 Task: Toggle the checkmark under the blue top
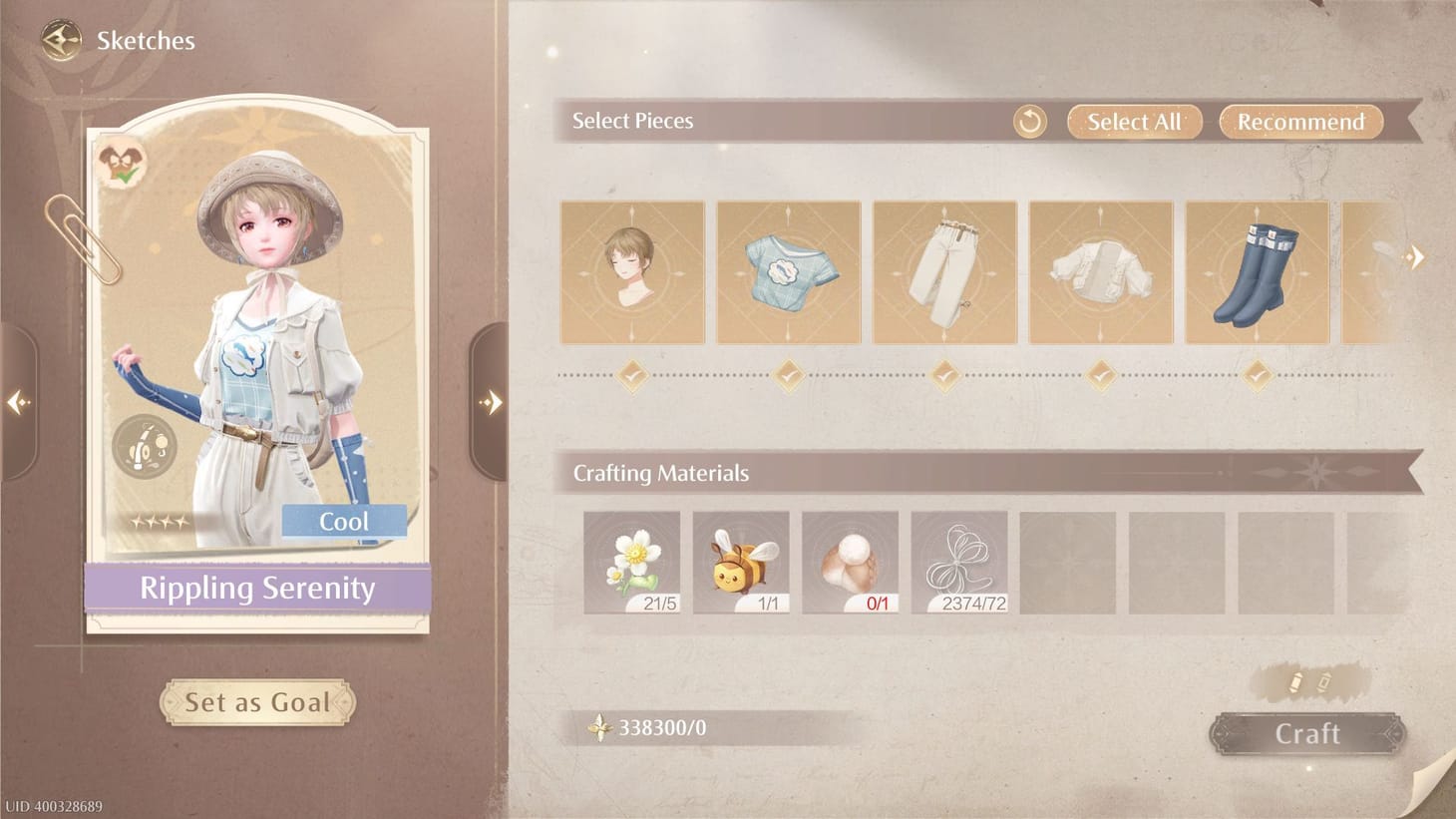[x=789, y=376]
